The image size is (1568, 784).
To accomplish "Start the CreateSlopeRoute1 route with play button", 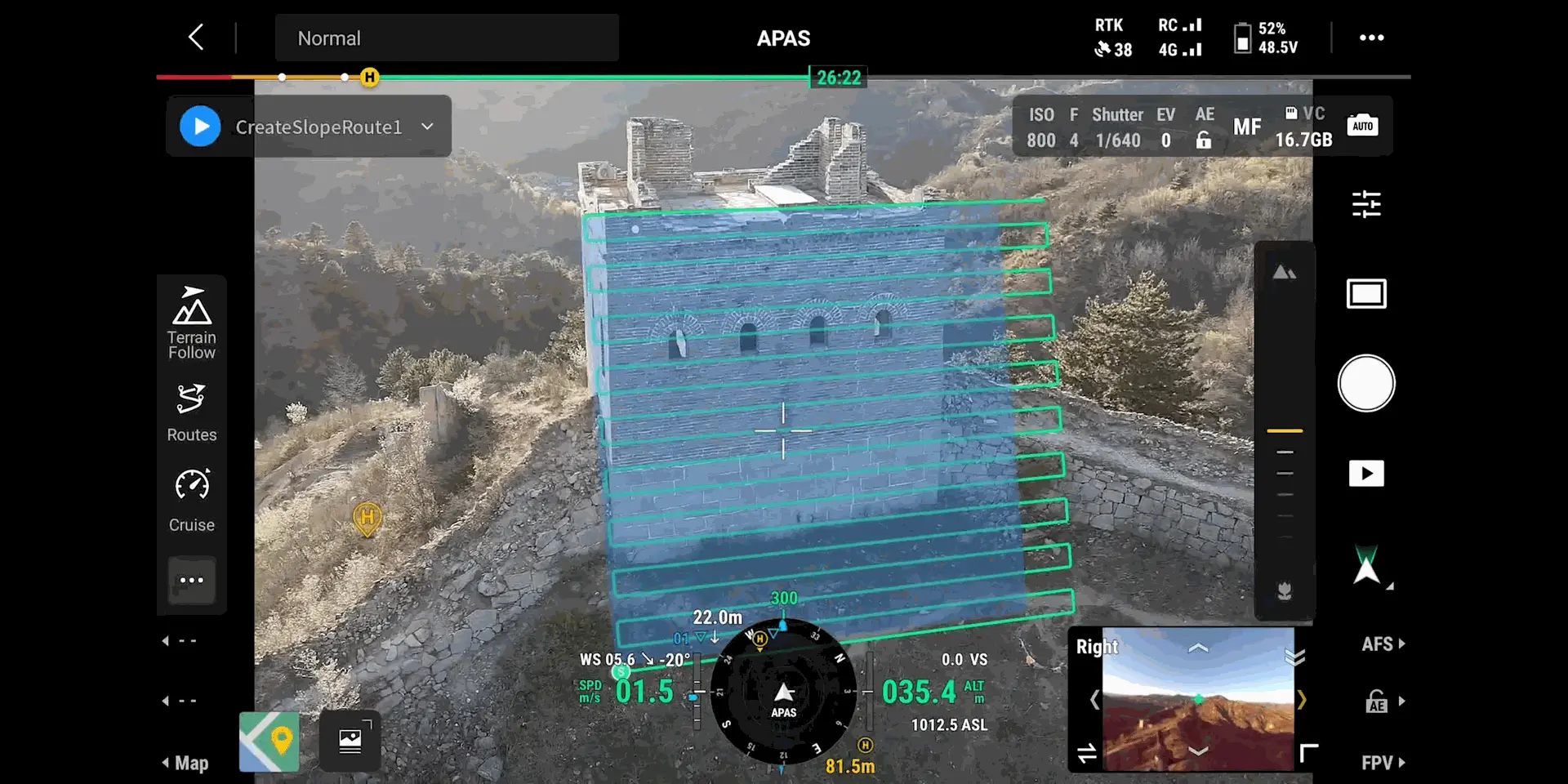I will pos(200,127).
